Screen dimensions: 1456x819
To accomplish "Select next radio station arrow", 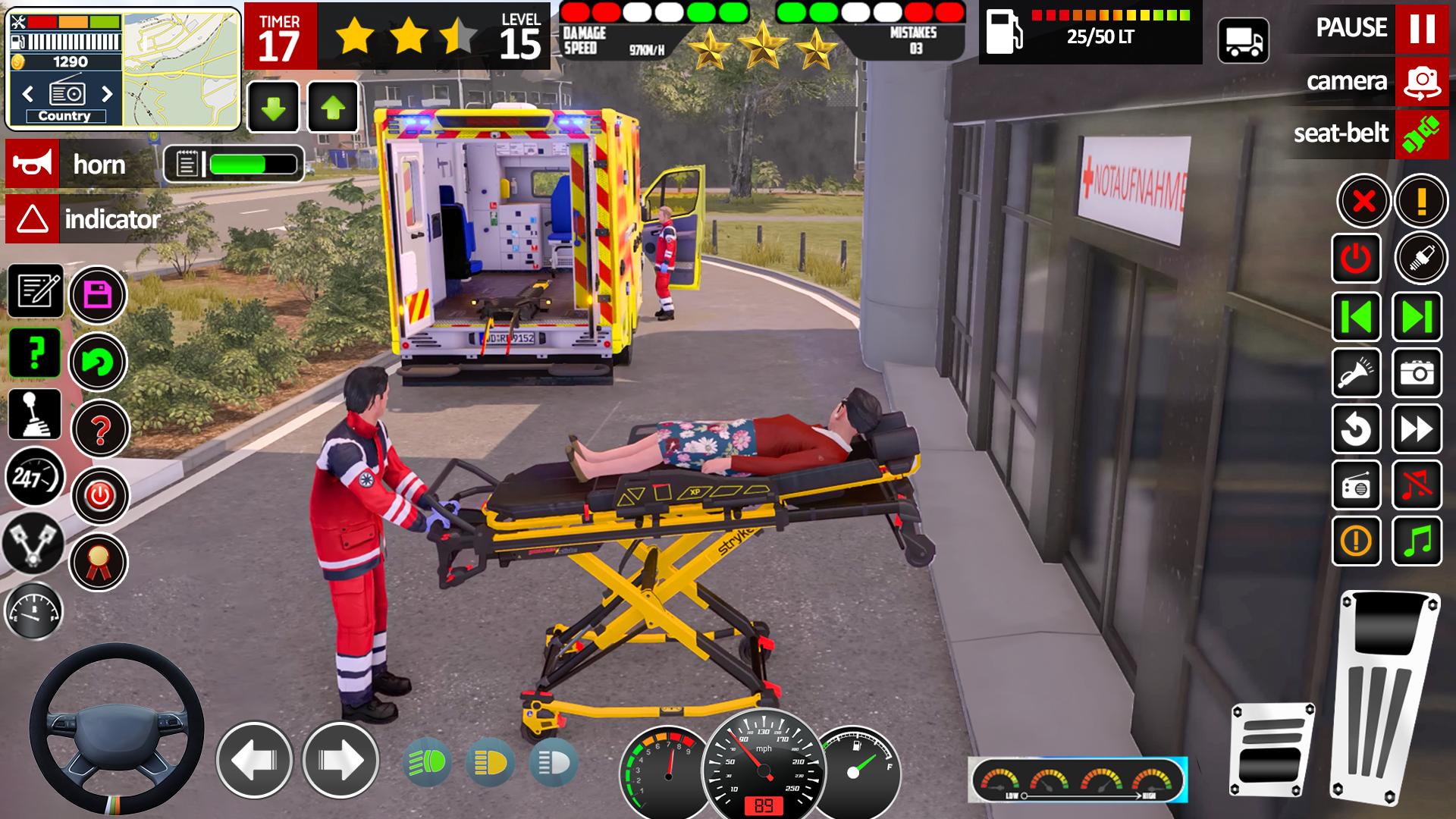I will pyautogui.click(x=107, y=94).
